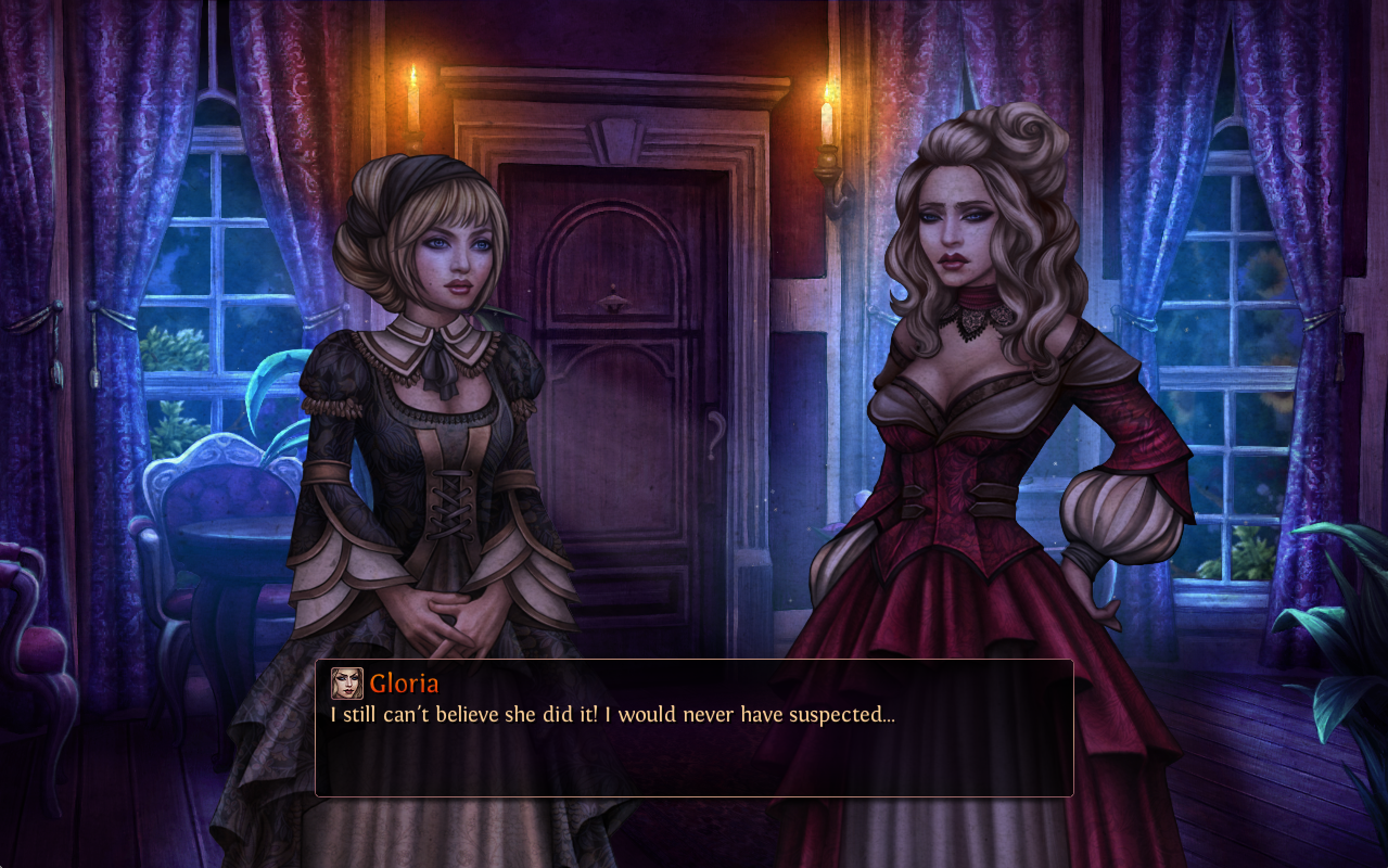Advance Gloria's dialogue box
Image resolution: width=1388 pixels, height=868 pixels.
point(693,746)
